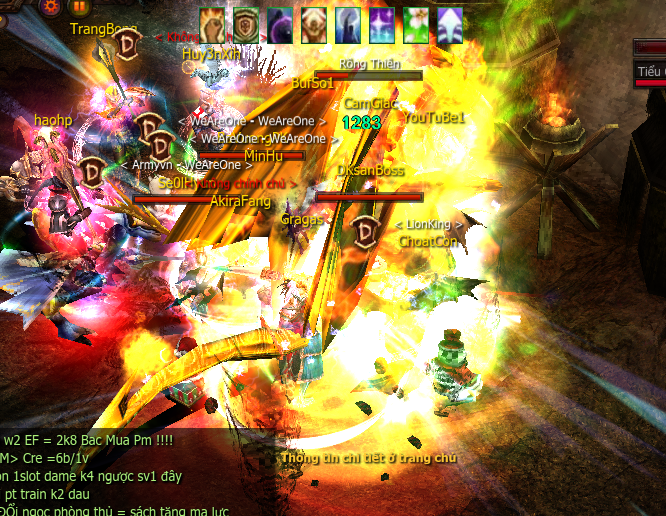Open the gear settings button

(x=50, y=6)
